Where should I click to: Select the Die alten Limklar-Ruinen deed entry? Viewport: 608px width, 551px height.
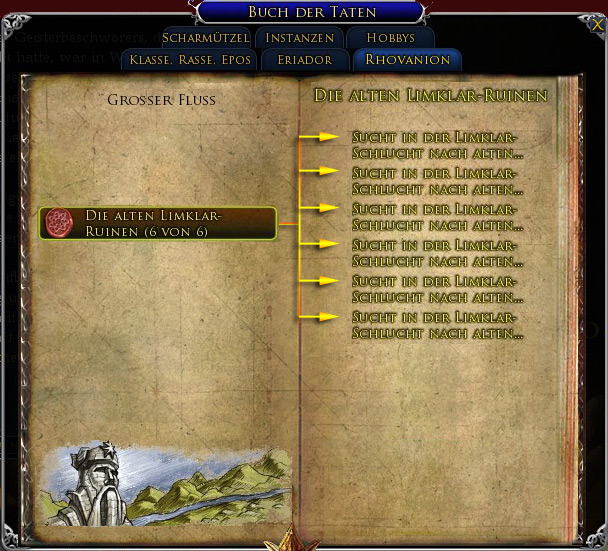coord(157,223)
